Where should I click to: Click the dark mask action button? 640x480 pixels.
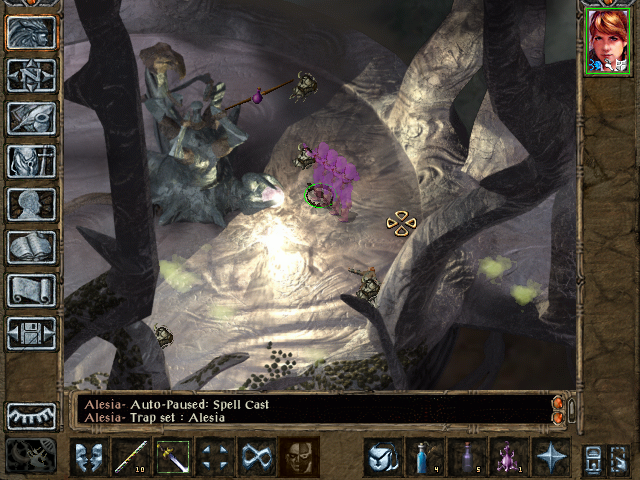pos(298,457)
